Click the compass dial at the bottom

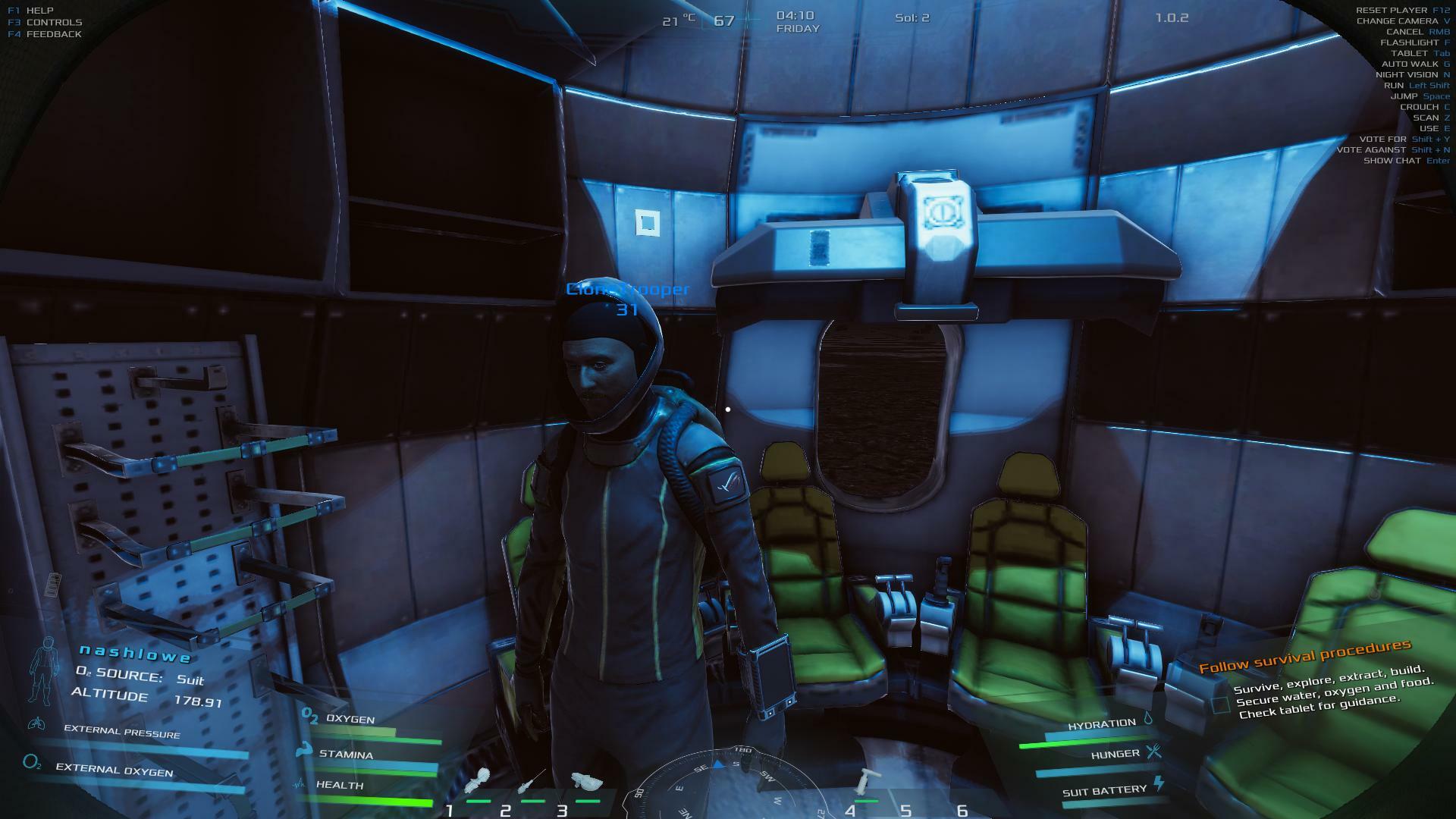(724, 785)
